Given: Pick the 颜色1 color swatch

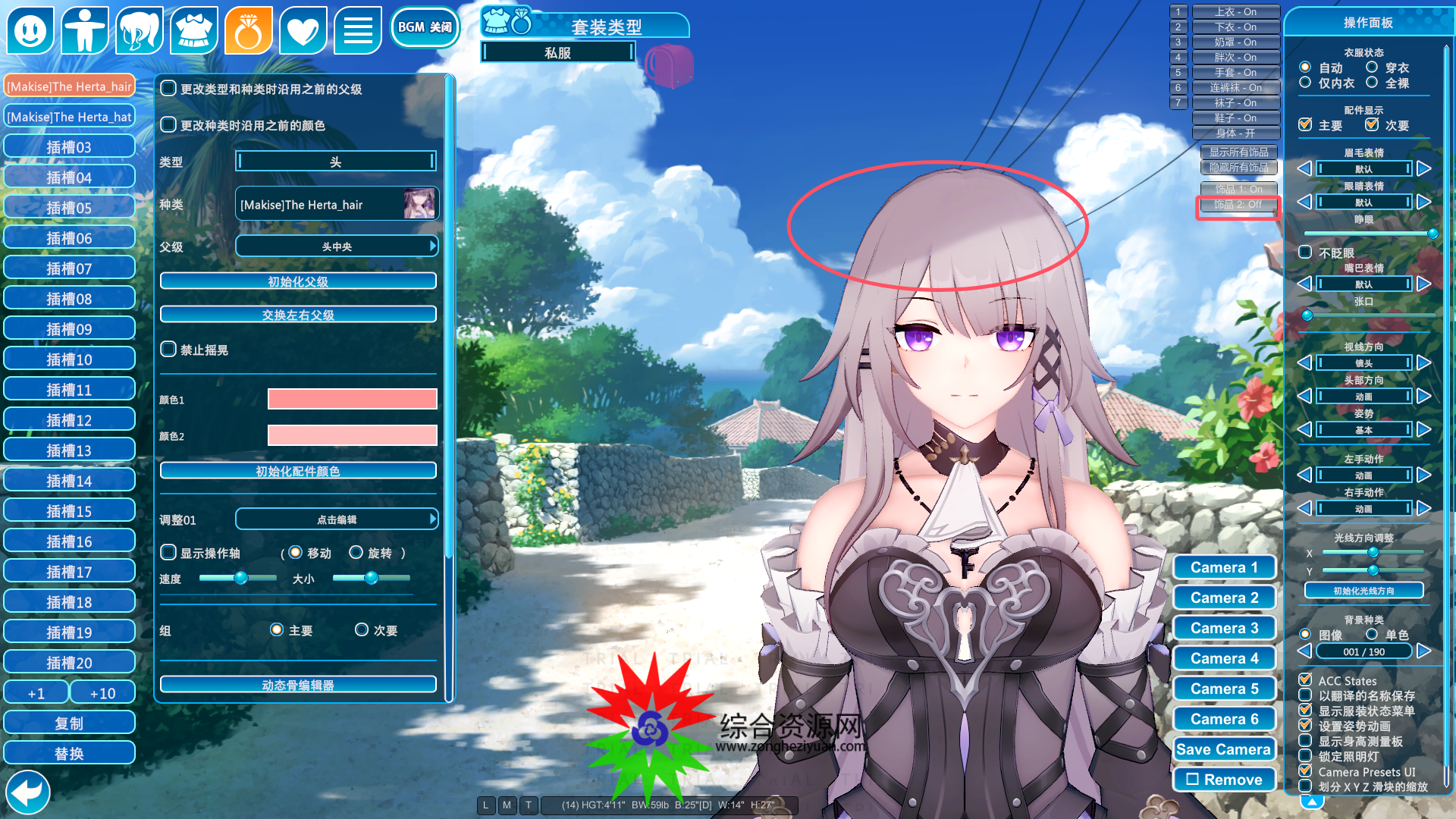Looking at the screenshot, I should 352,400.
